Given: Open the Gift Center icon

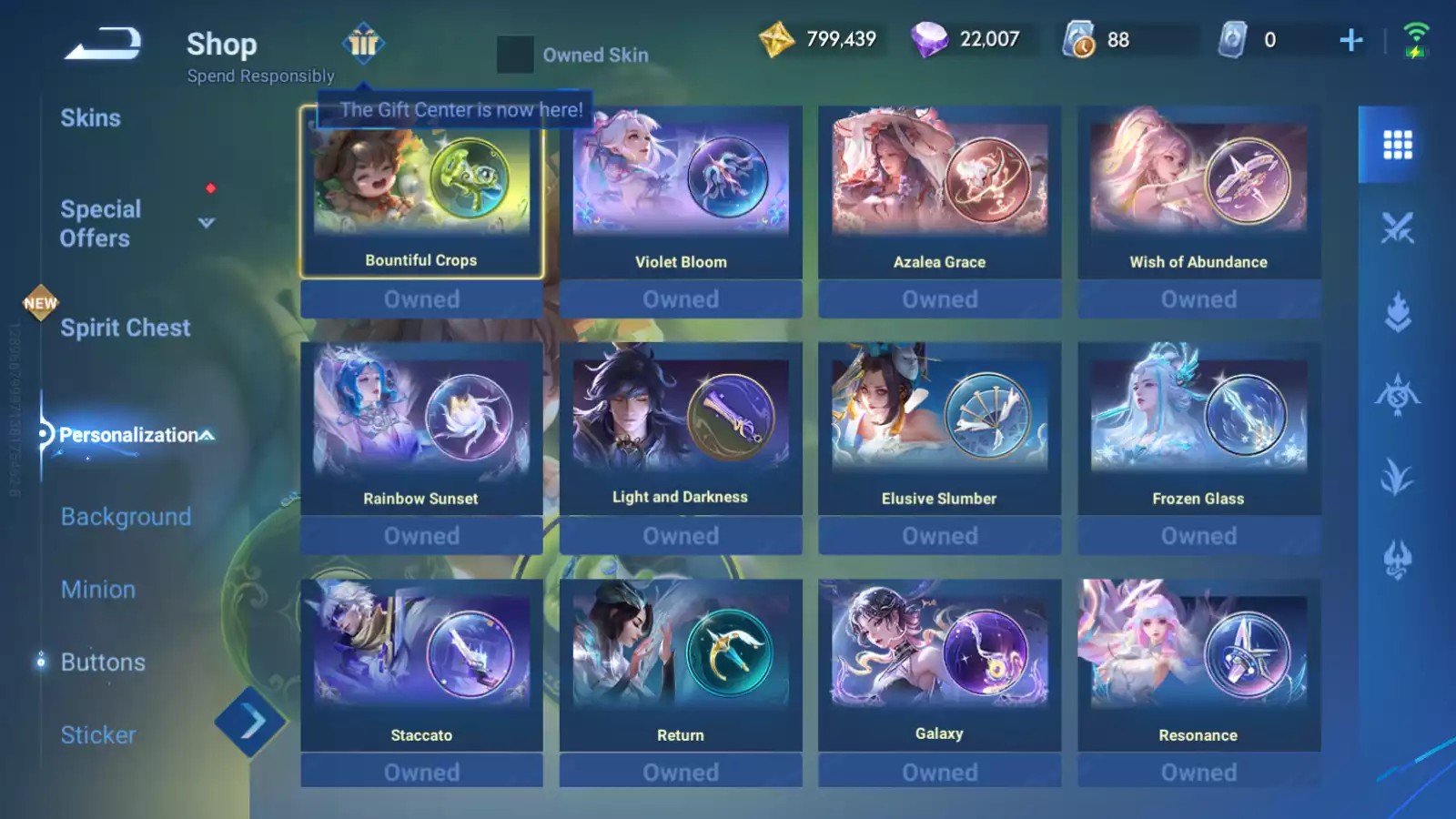Looking at the screenshot, I should coord(363,43).
